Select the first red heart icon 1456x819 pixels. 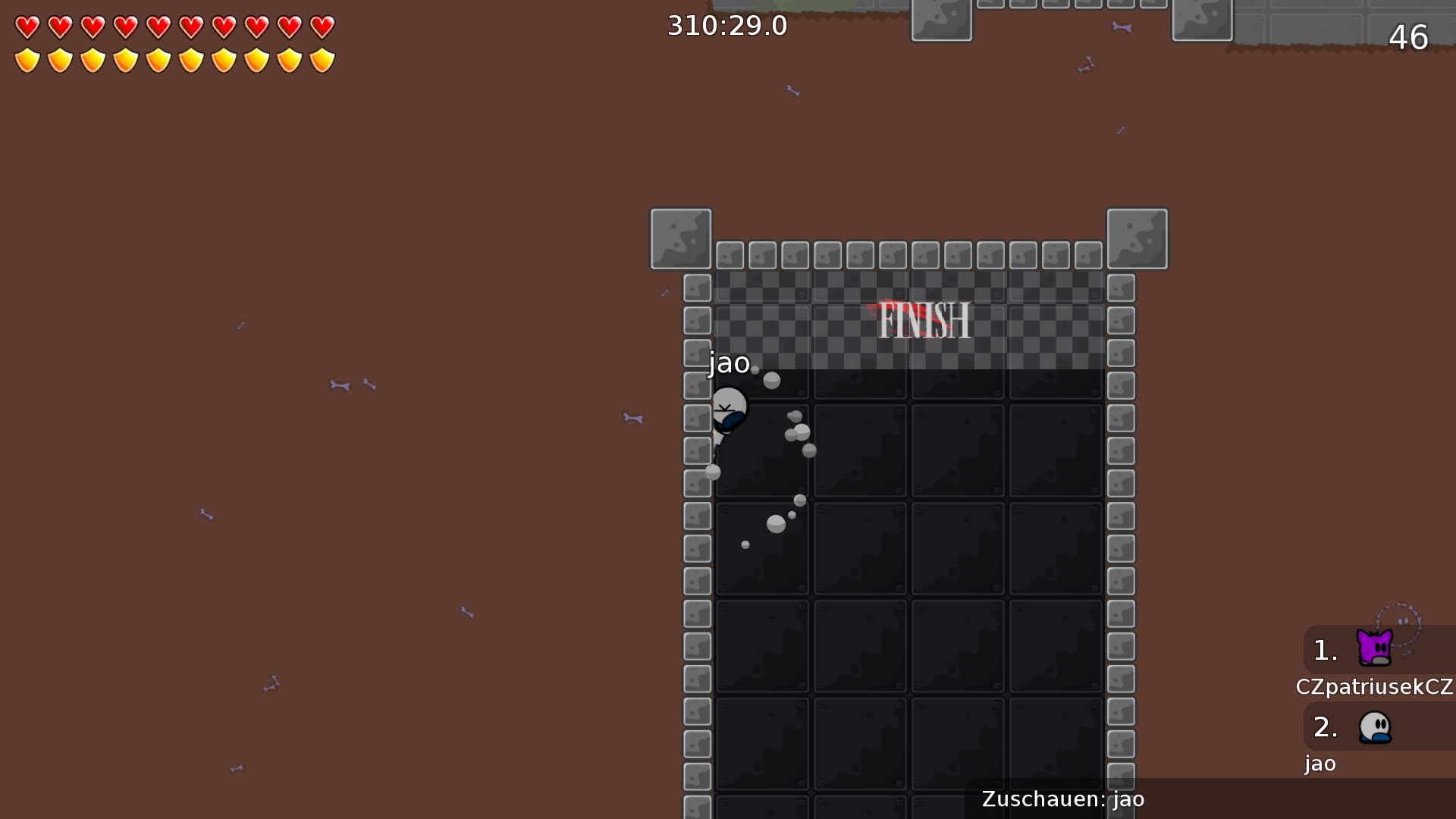[26, 27]
